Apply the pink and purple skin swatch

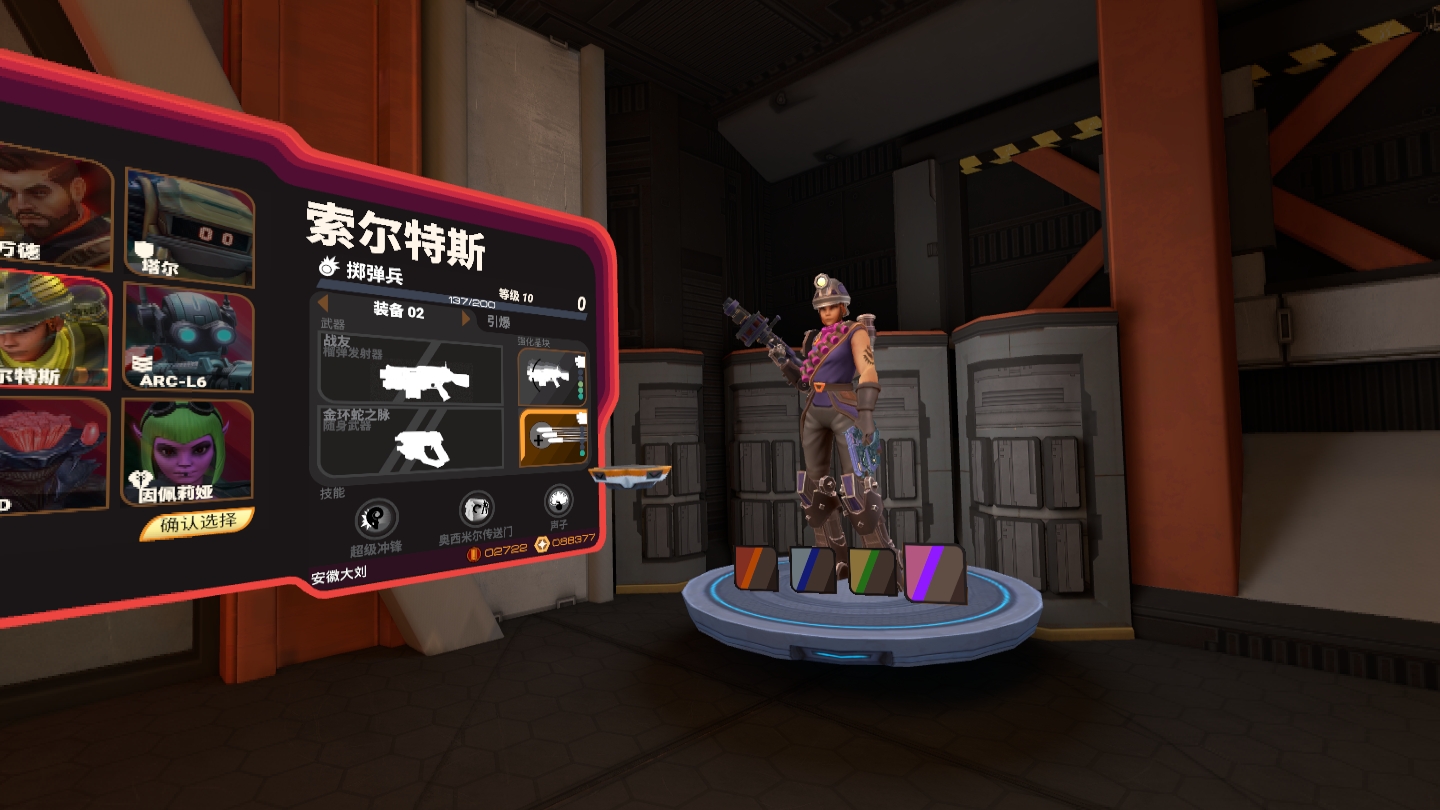935,573
